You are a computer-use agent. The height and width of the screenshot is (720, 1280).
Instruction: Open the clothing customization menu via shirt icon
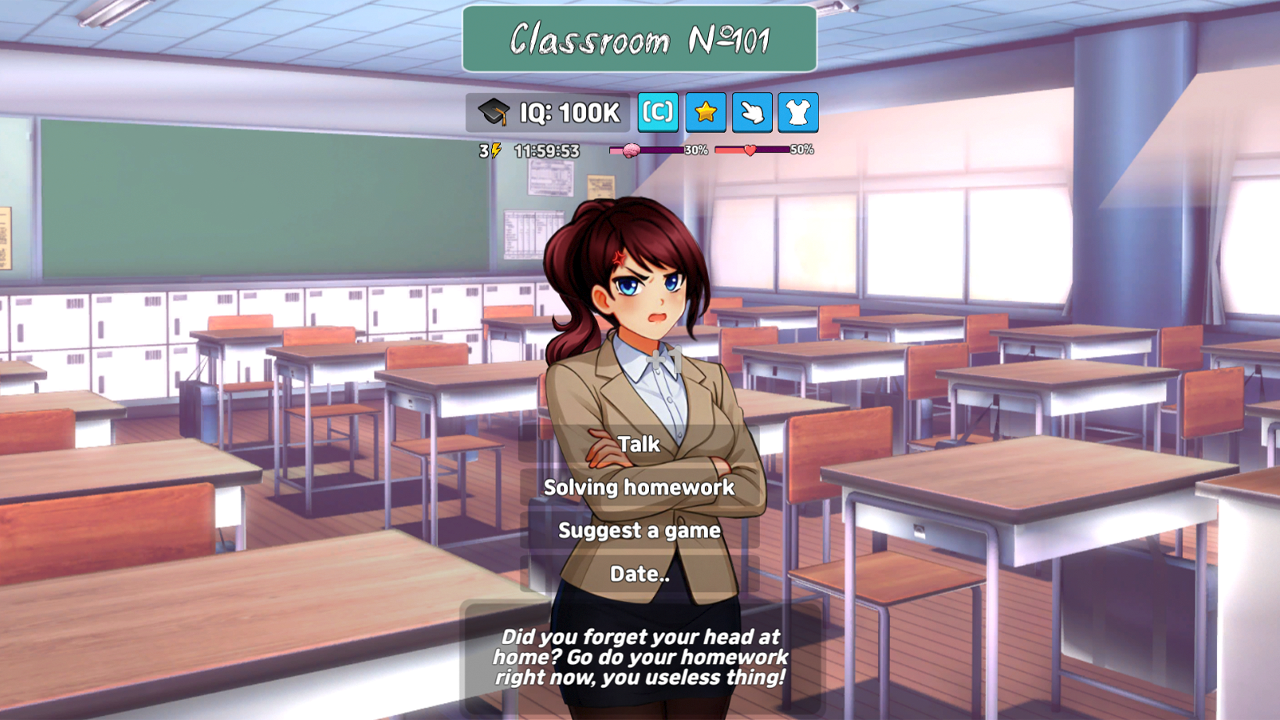pyautogui.click(x=797, y=113)
